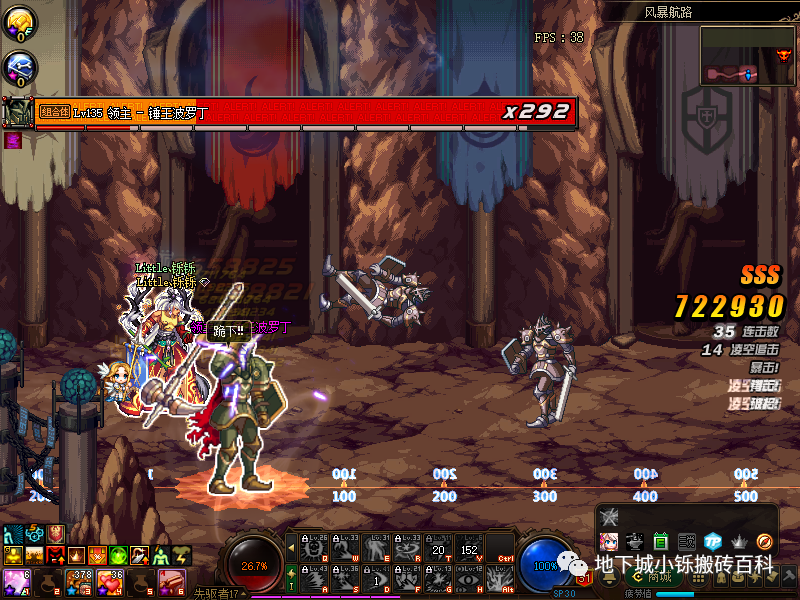This screenshot has width=800, height=600.
Task: Select the pink star item in slot 1
Action: click(x=16, y=580)
